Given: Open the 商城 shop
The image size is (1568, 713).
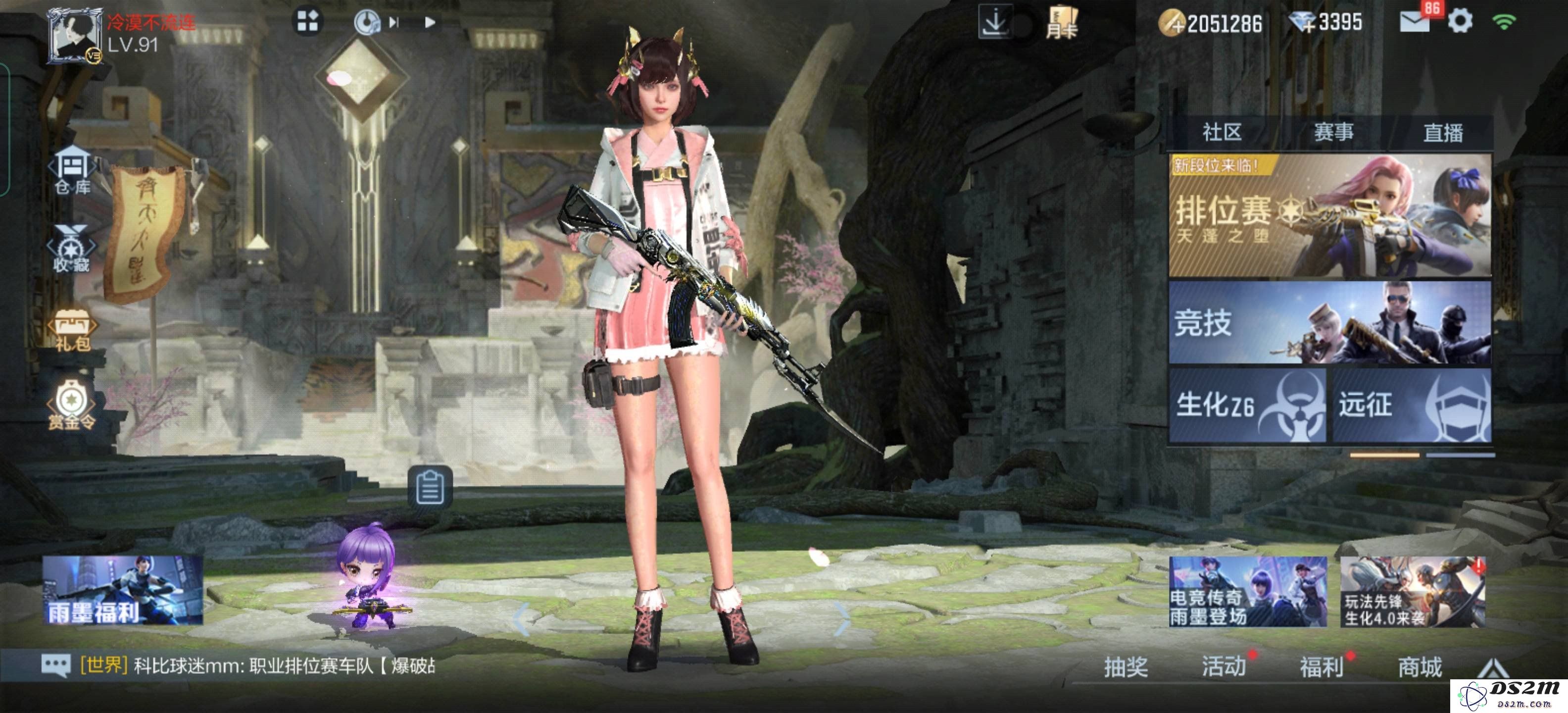Looking at the screenshot, I should pos(1420,667).
